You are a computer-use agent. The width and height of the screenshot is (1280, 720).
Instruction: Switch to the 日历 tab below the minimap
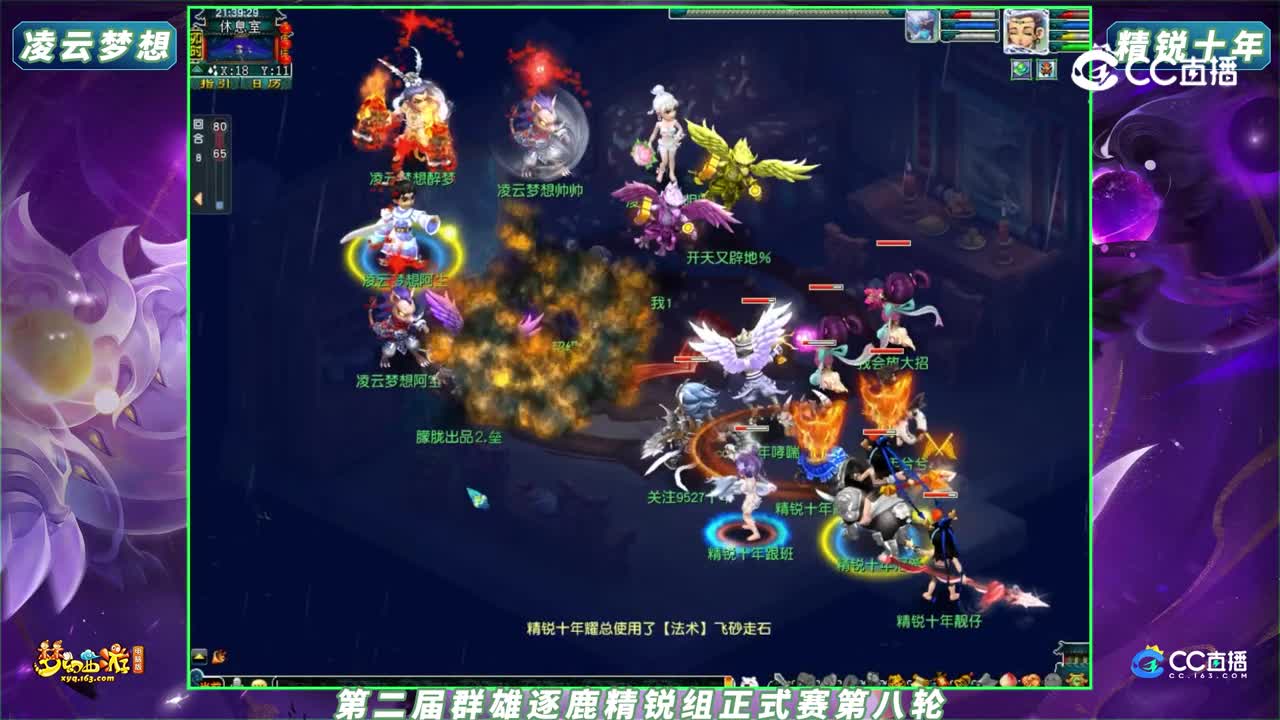coord(265,83)
